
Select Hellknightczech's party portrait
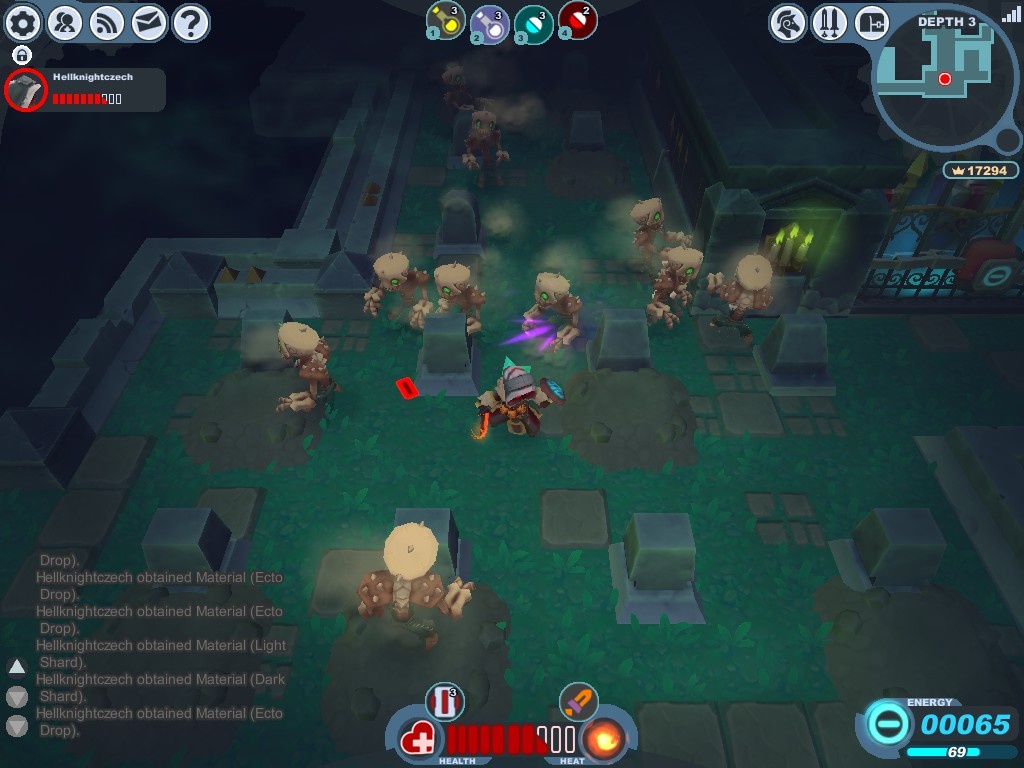[26, 91]
